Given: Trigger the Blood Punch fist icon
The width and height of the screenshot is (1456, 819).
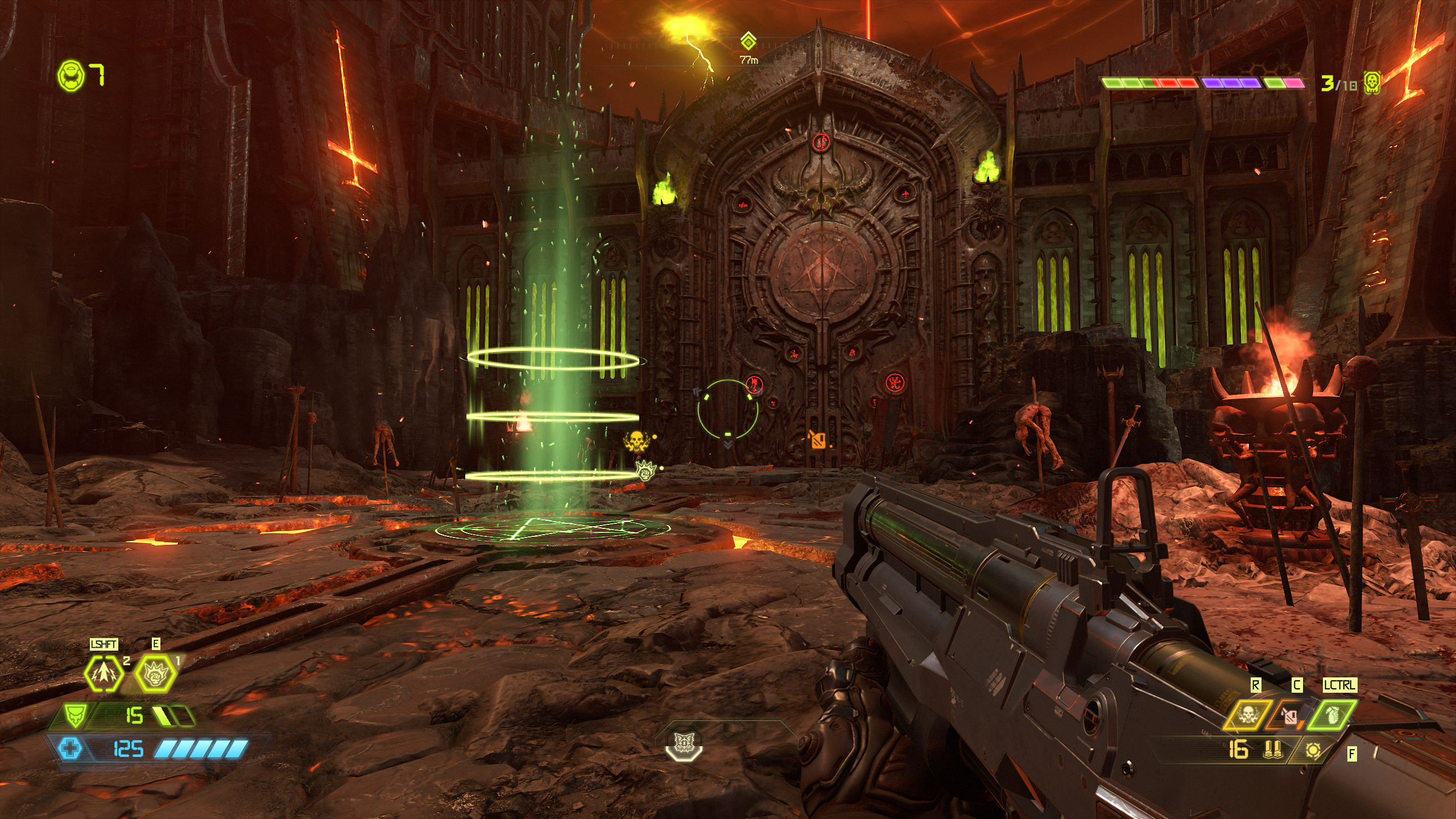Looking at the screenshot, I should click(155, 675).
